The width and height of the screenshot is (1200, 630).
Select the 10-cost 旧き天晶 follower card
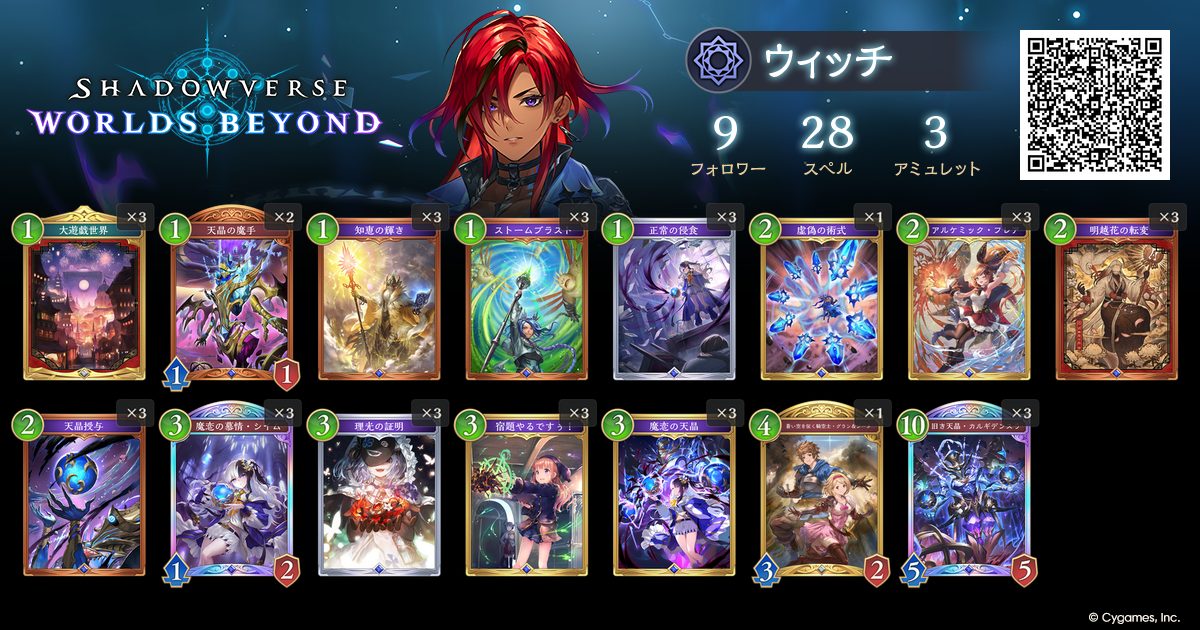point(969,497)
